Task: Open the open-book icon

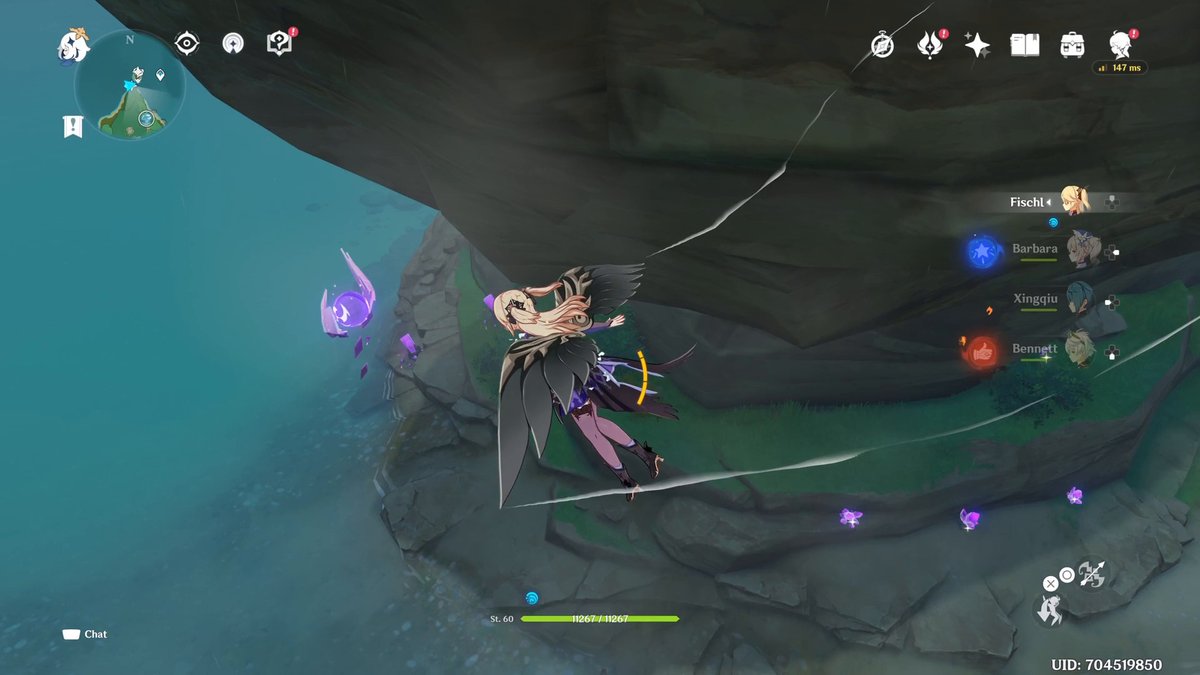Action: tap(1025, 45)
